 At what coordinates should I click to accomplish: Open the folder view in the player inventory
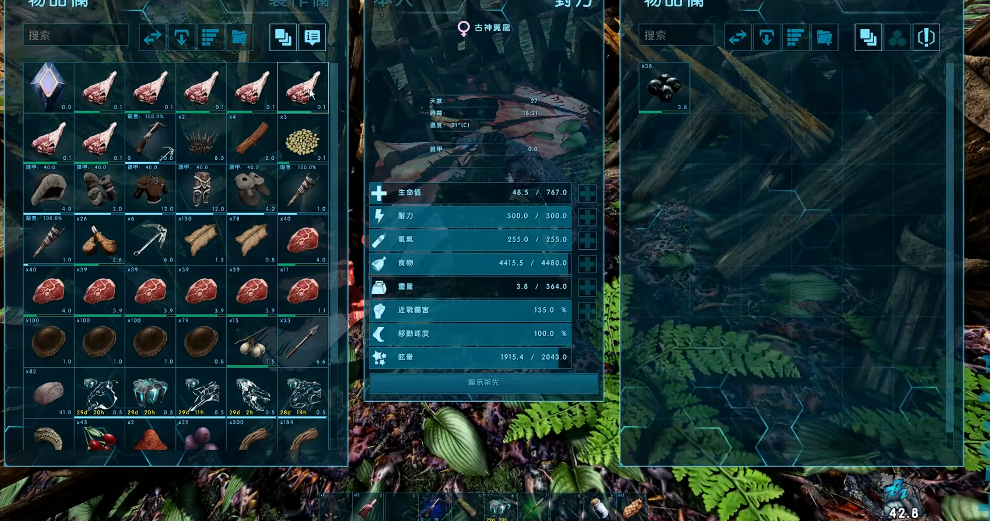click(239, 38)
